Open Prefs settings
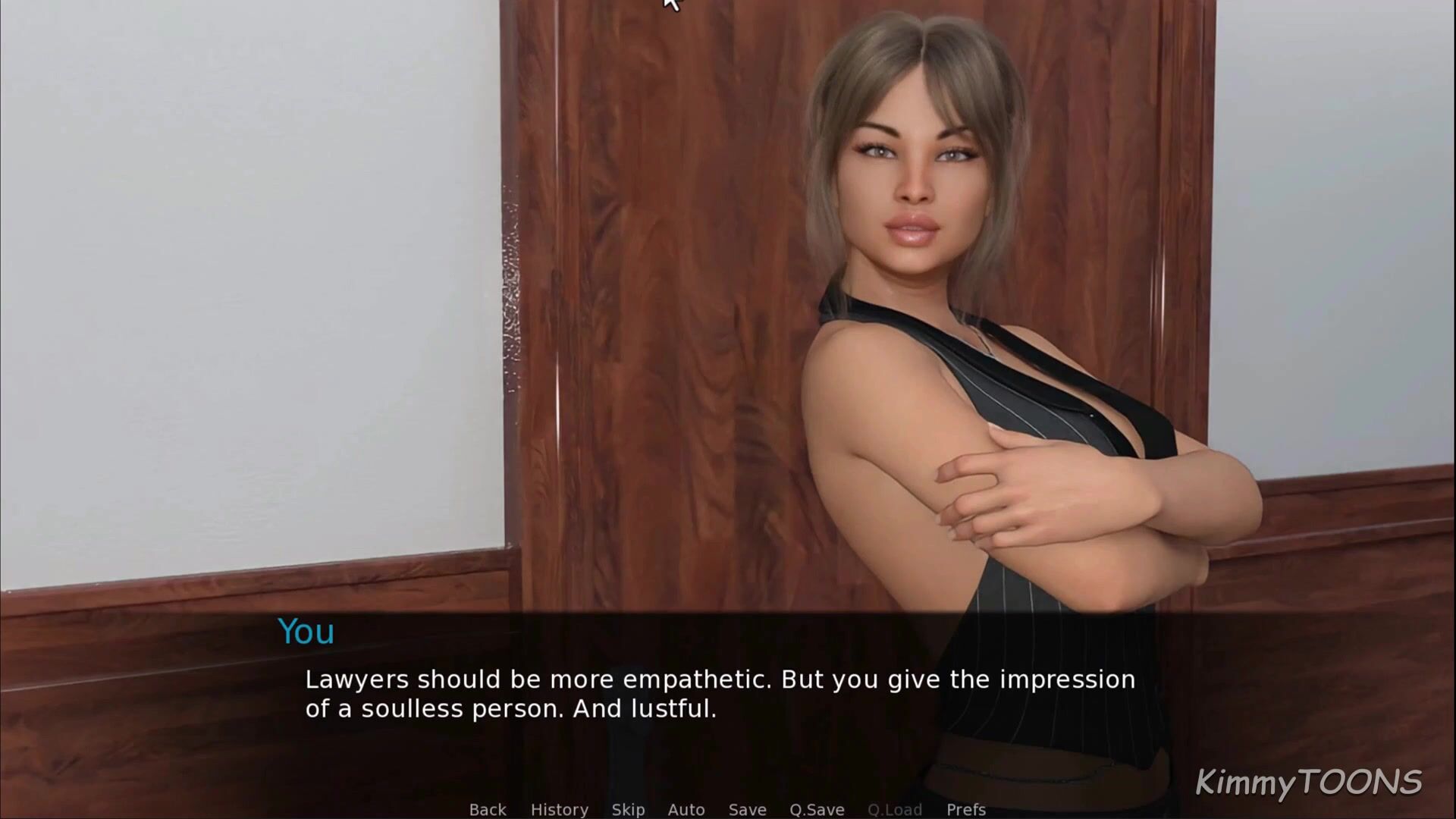 [x=965, y=809]
